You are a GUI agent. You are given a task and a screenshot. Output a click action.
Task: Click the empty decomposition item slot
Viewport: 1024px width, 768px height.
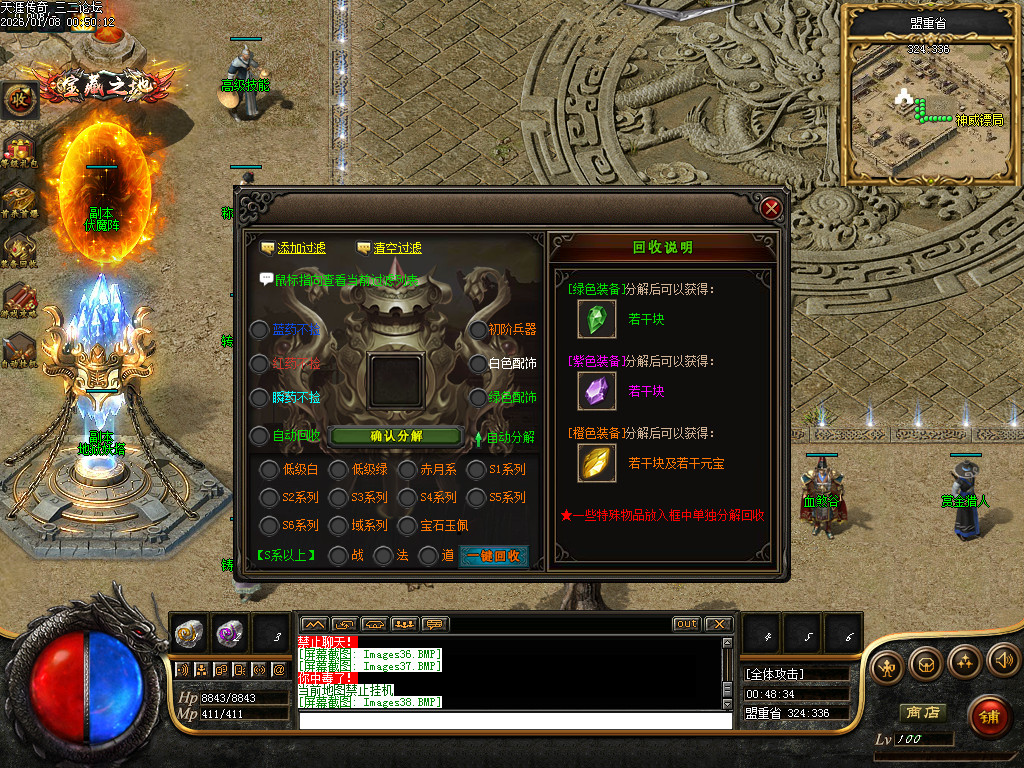(396, 380)
